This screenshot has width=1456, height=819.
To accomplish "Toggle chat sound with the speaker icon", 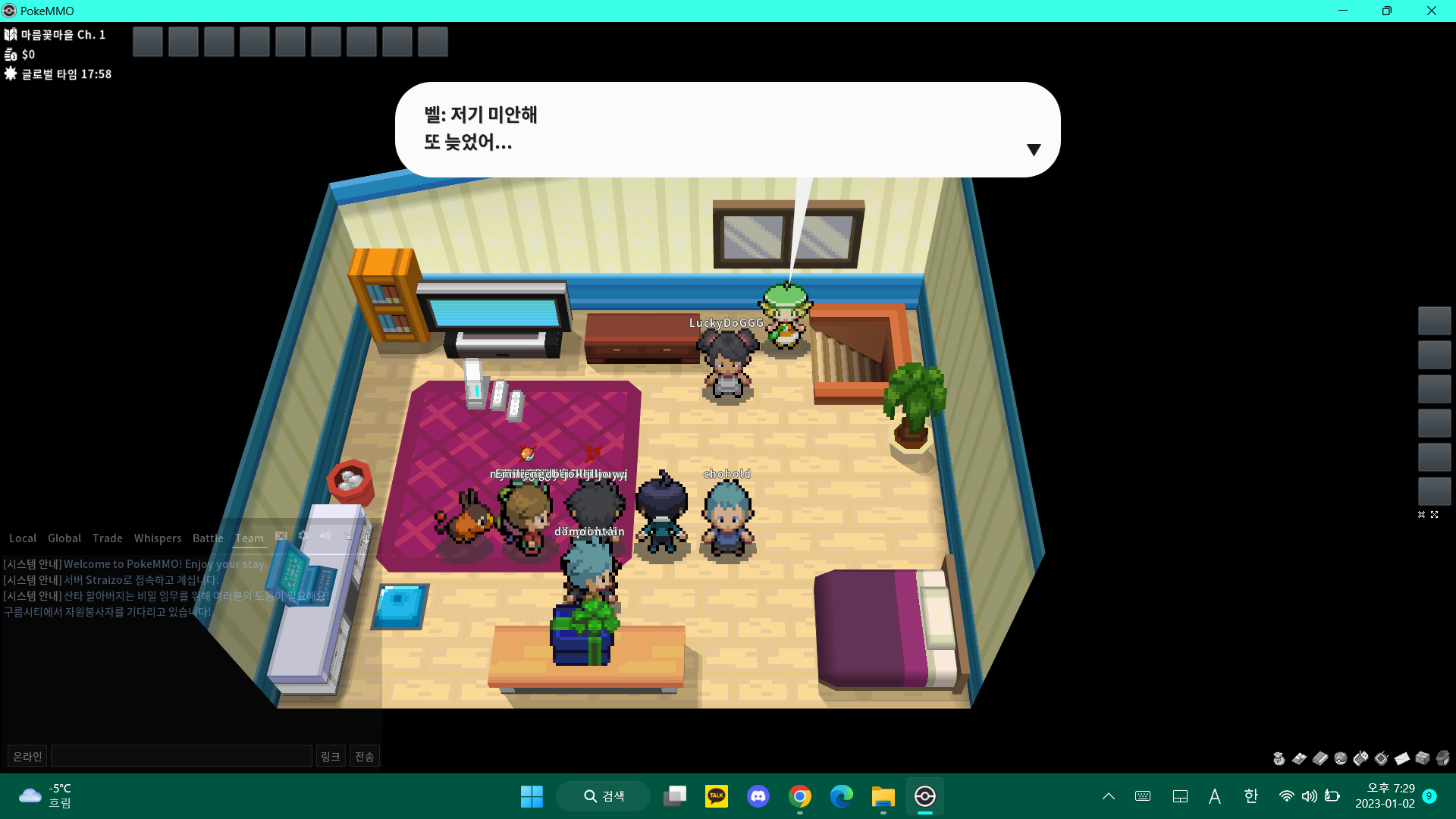I will click(x=325, y=536).
